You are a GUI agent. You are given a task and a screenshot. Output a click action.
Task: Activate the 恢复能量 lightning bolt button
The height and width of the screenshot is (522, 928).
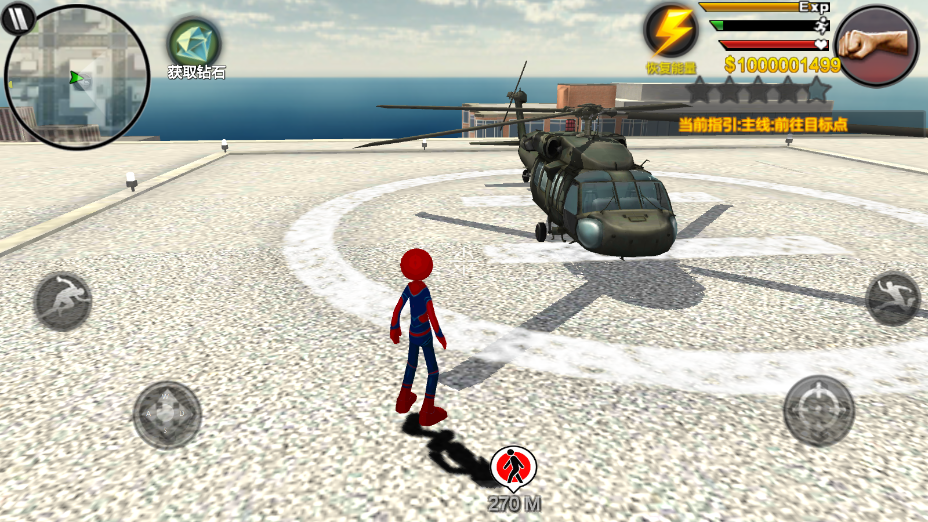tap(671, 31)
